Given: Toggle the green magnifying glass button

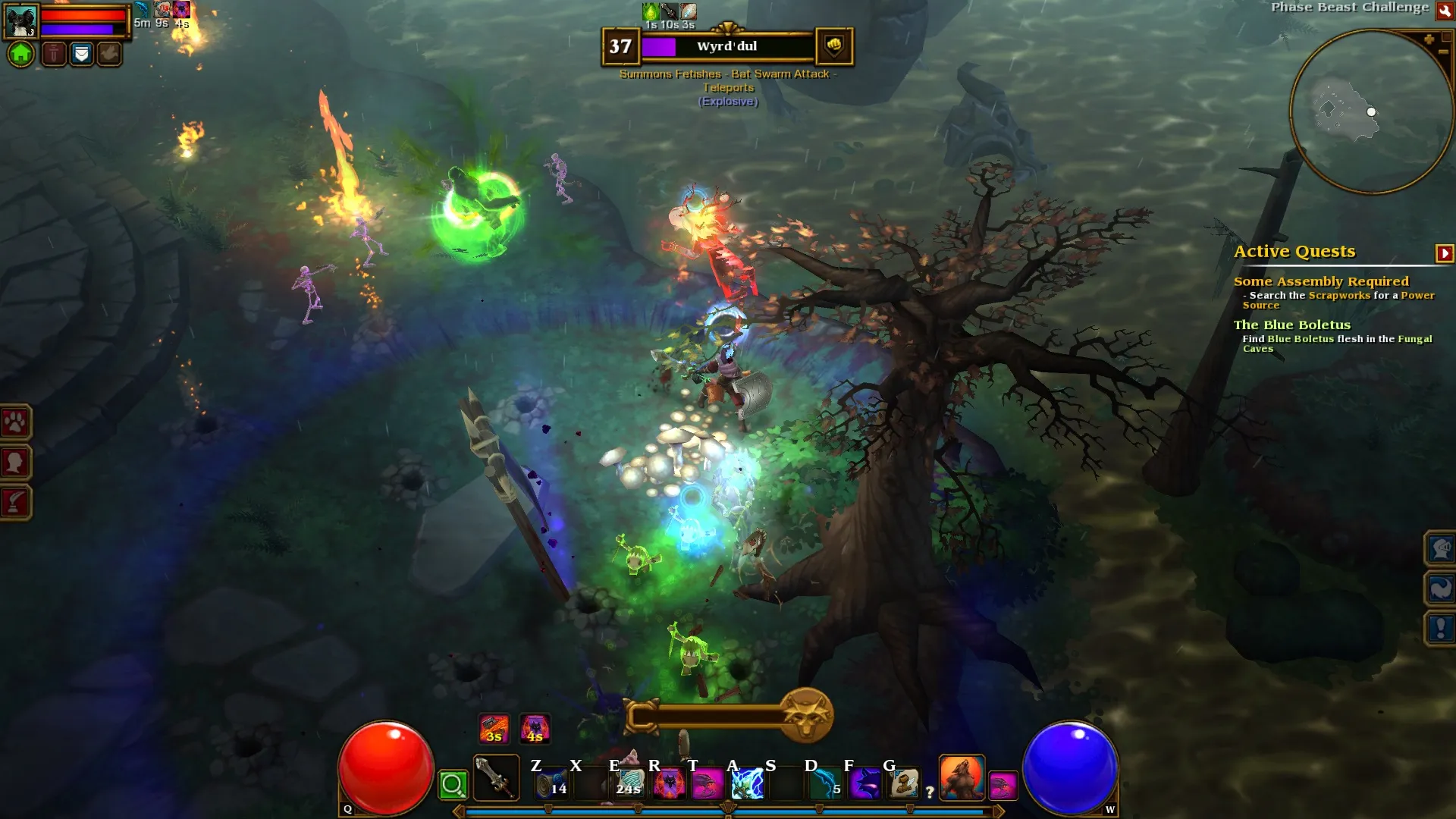Looking at the screenshot, I should click(453, 785).
